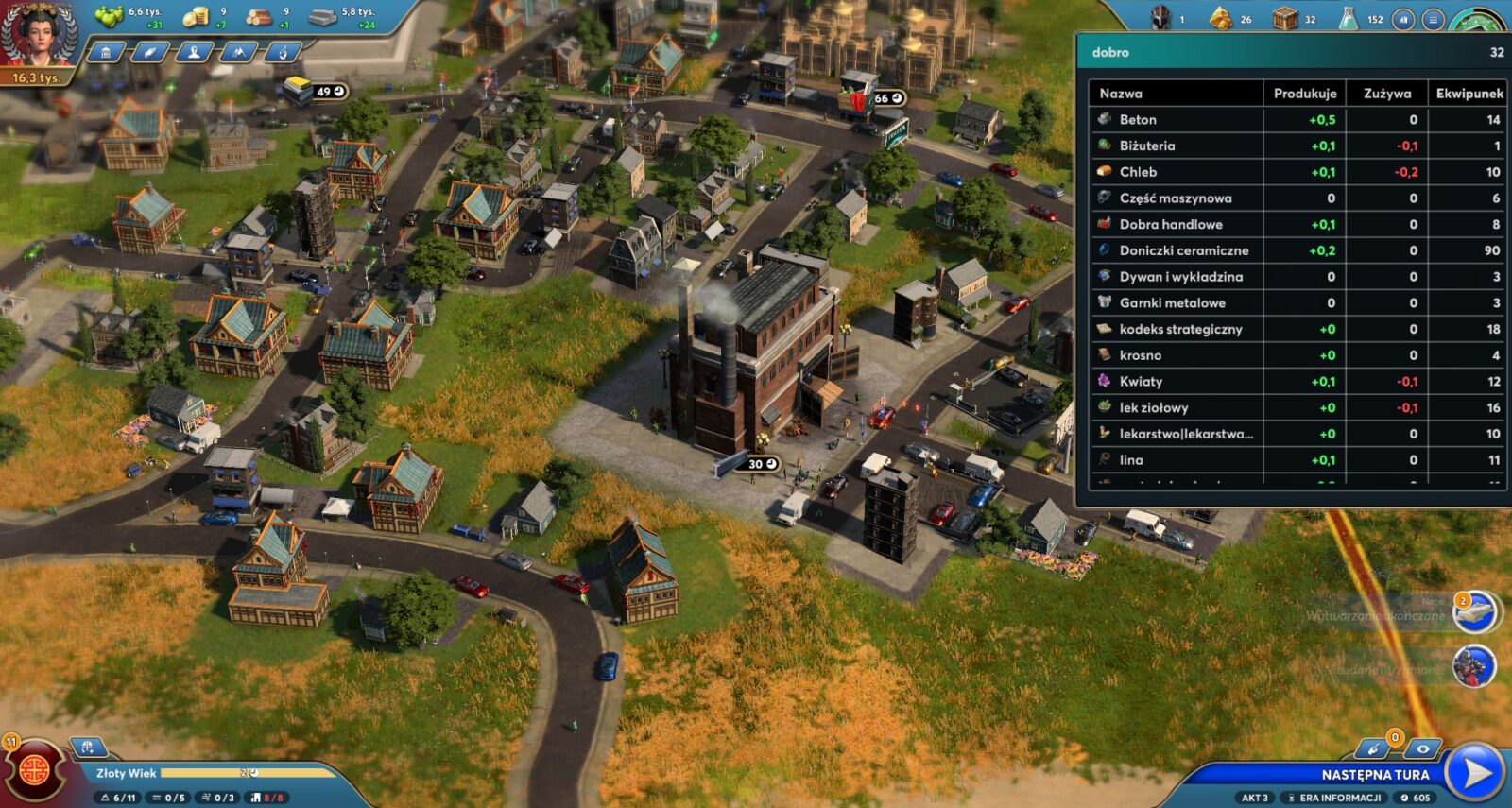Open the red civilization emblem at bottom-left
Screen dimensions: 1512x808
[x=35, y=768]
